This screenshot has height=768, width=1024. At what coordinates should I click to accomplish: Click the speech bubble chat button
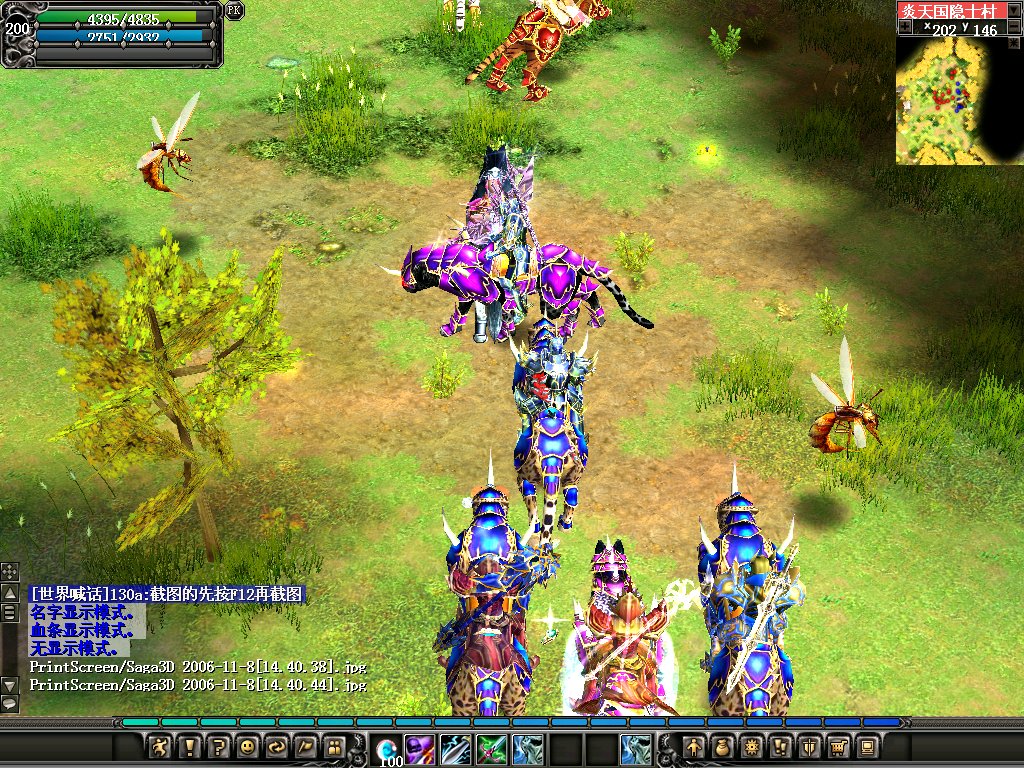click(x=9, y=704)
